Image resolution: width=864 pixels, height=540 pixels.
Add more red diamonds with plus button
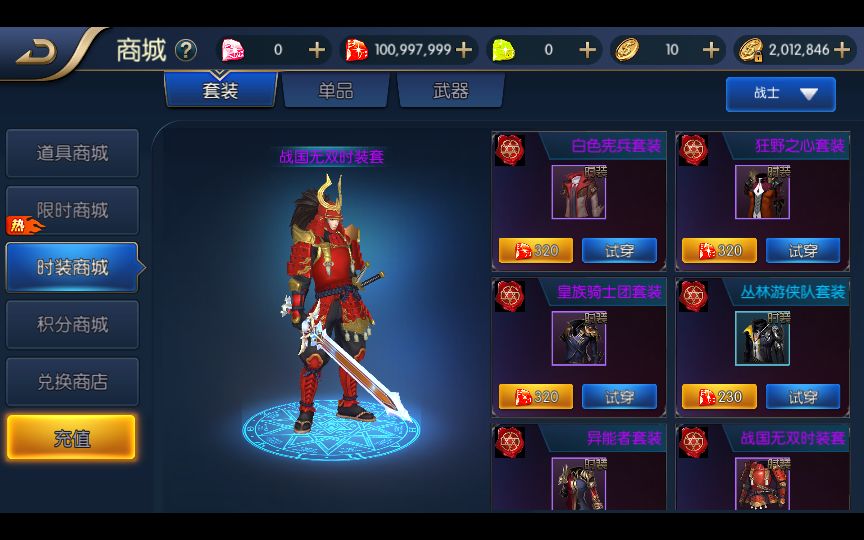pyautogui.click(x=464, y=50)
